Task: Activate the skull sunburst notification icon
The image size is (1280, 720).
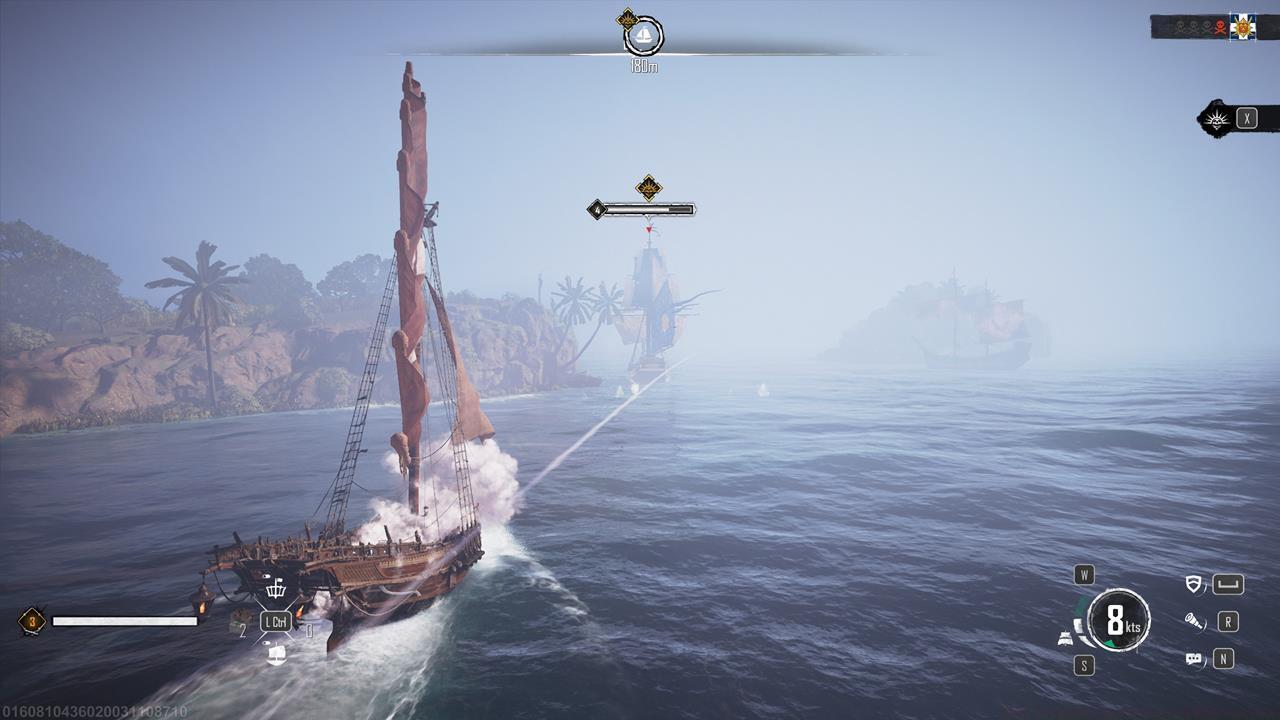Action: coord(1217,120)
